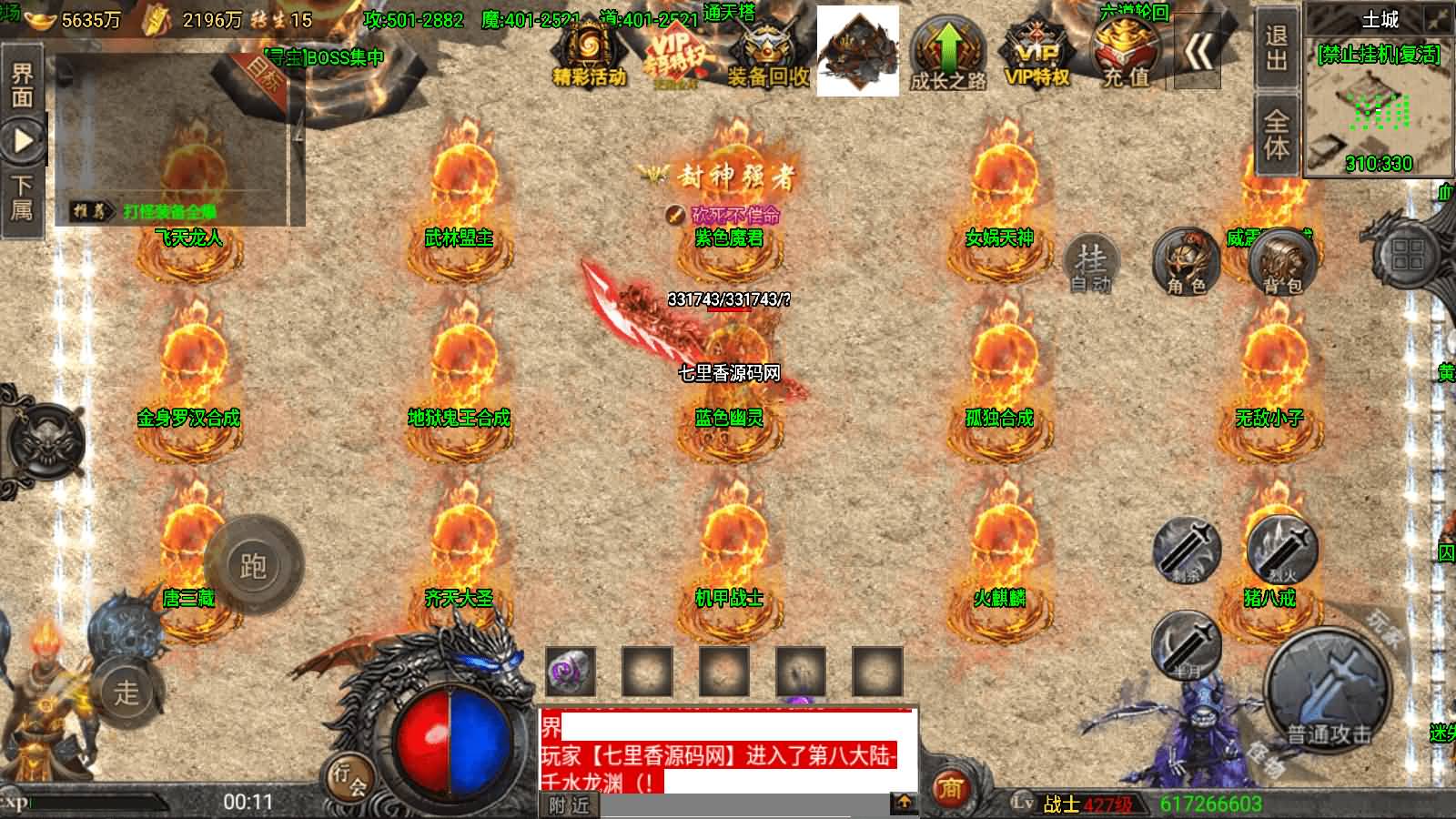Open the 精彩活动 events icon
Image resolution: width=1456 pixels, height=819 pixels.
[x=589, y=55]
